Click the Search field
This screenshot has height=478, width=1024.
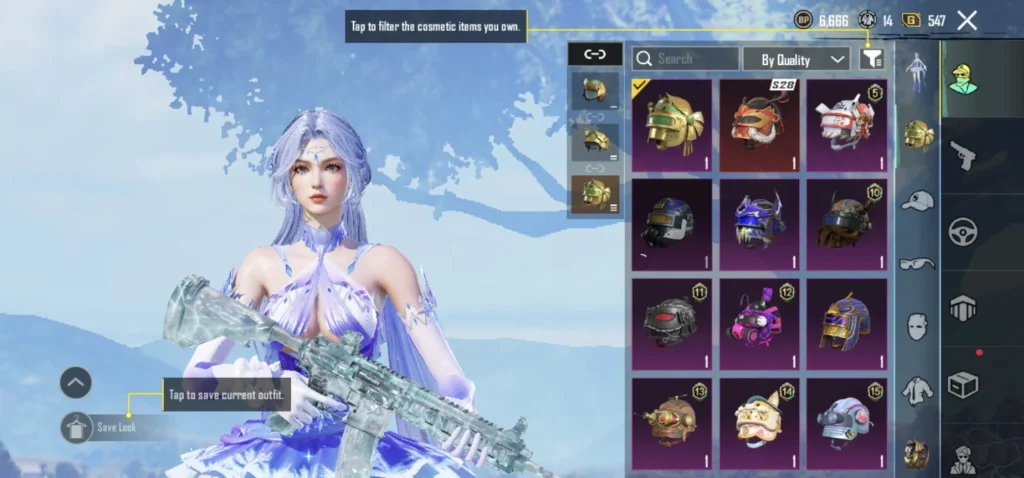pyautogui.click(x=686, y=59)
